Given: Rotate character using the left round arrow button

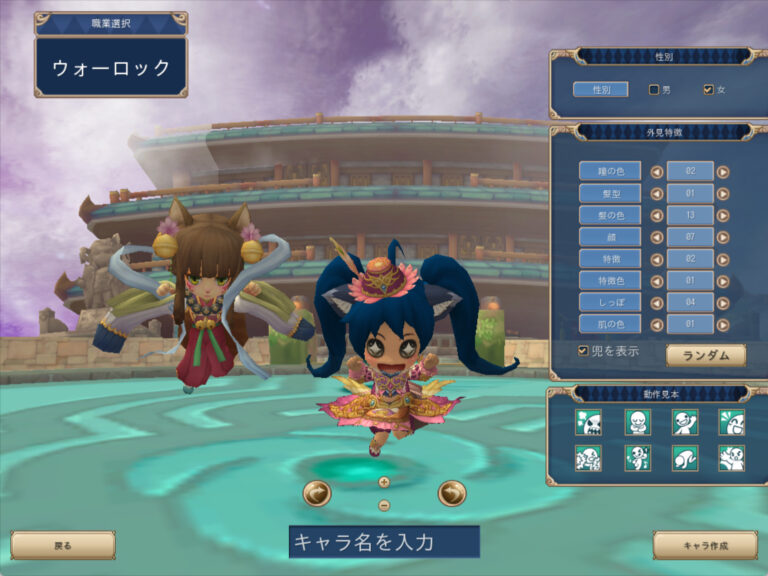Looking at the screenshot, I should [317, 493].
